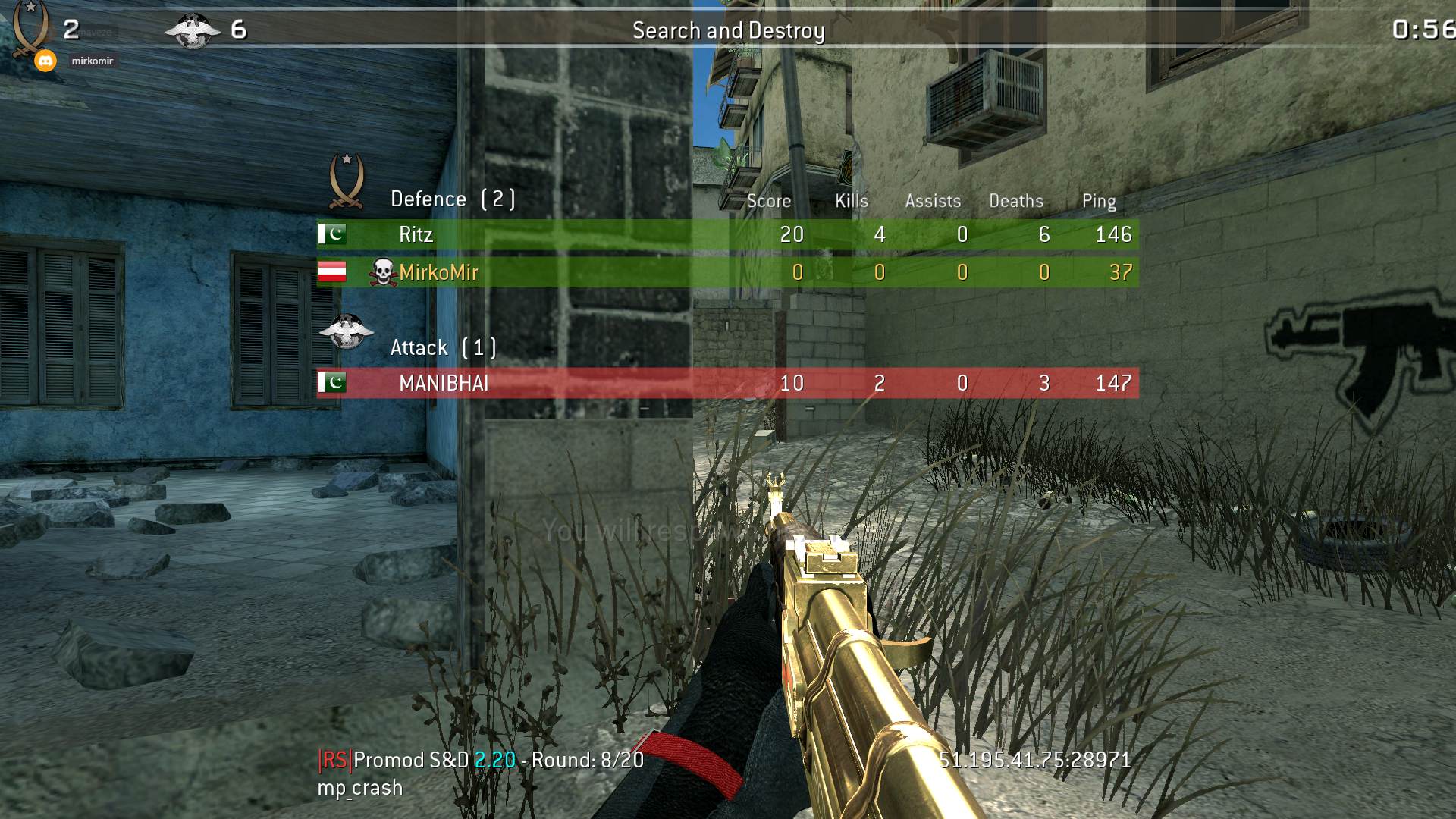Pick the MANIBHAI player row
Image resolution: width=1456 pixels, height=819 pixels.
pyautogui.click(x=726, y=383)
